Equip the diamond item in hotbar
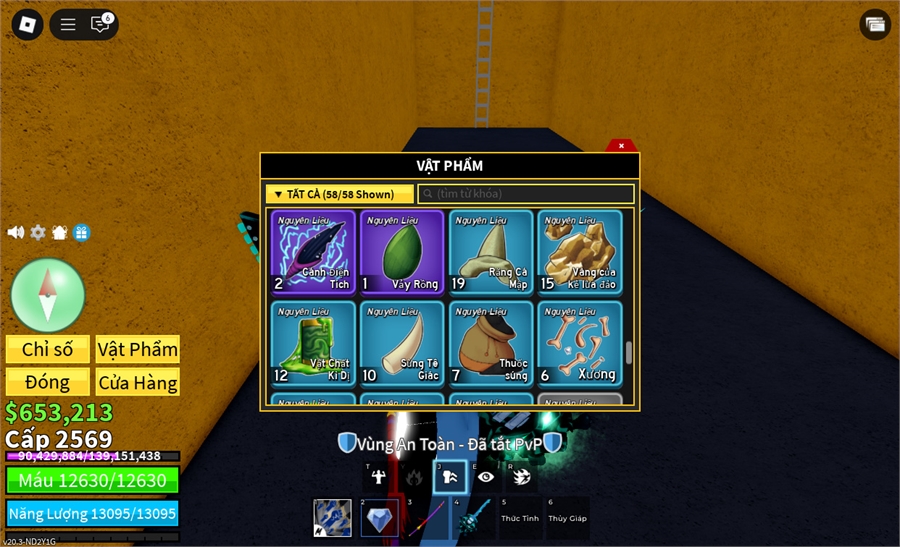 pyautogui.click(x=380, y=518)
